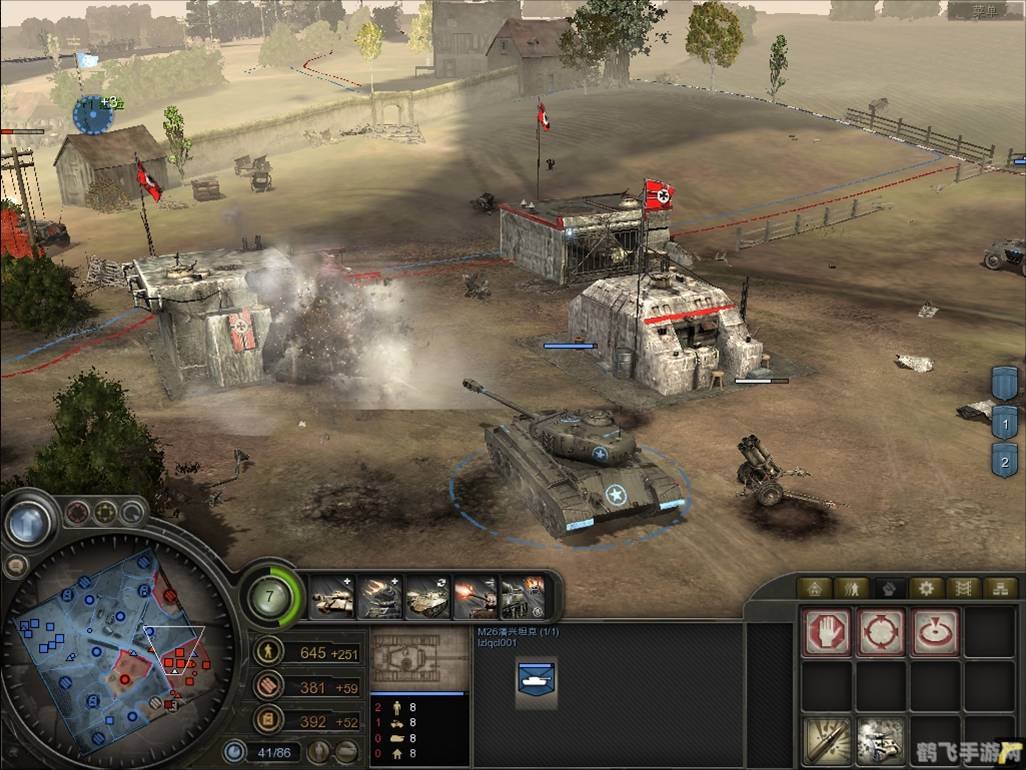Open the house-icon build tab
Viewport: 1026px width, 770px height.
[815, 588]
